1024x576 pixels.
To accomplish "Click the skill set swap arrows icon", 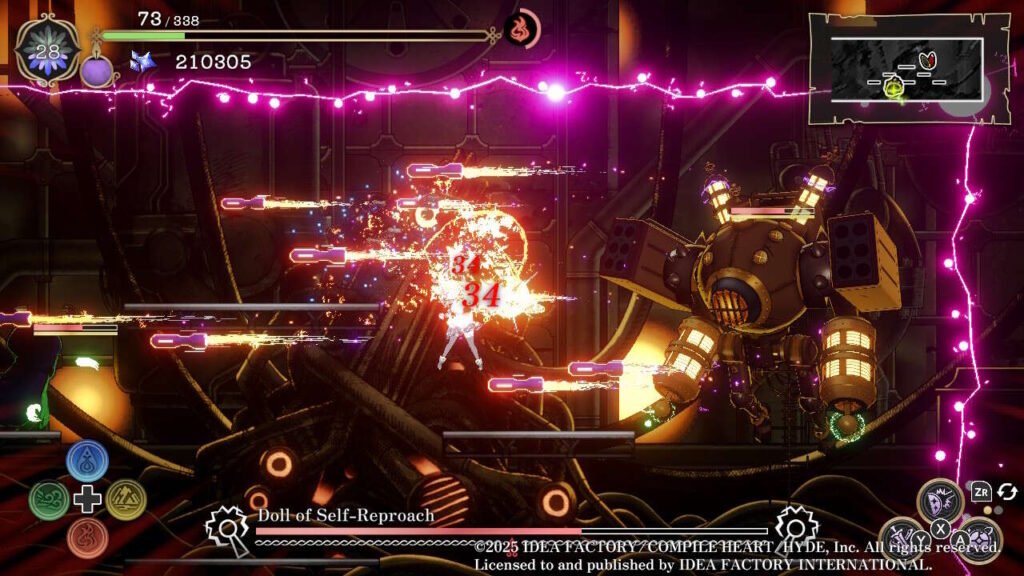I will 1007,491.
